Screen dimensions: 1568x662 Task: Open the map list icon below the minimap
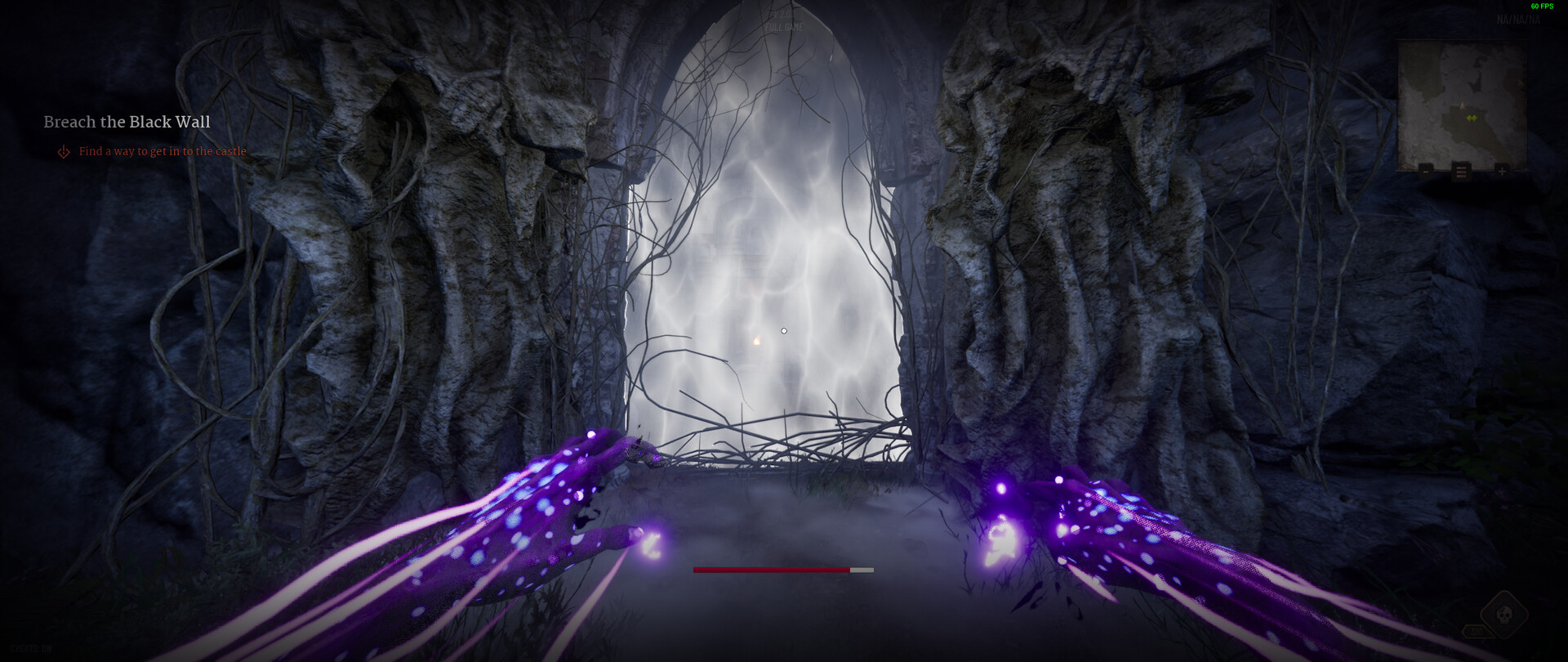point(1462,172)
